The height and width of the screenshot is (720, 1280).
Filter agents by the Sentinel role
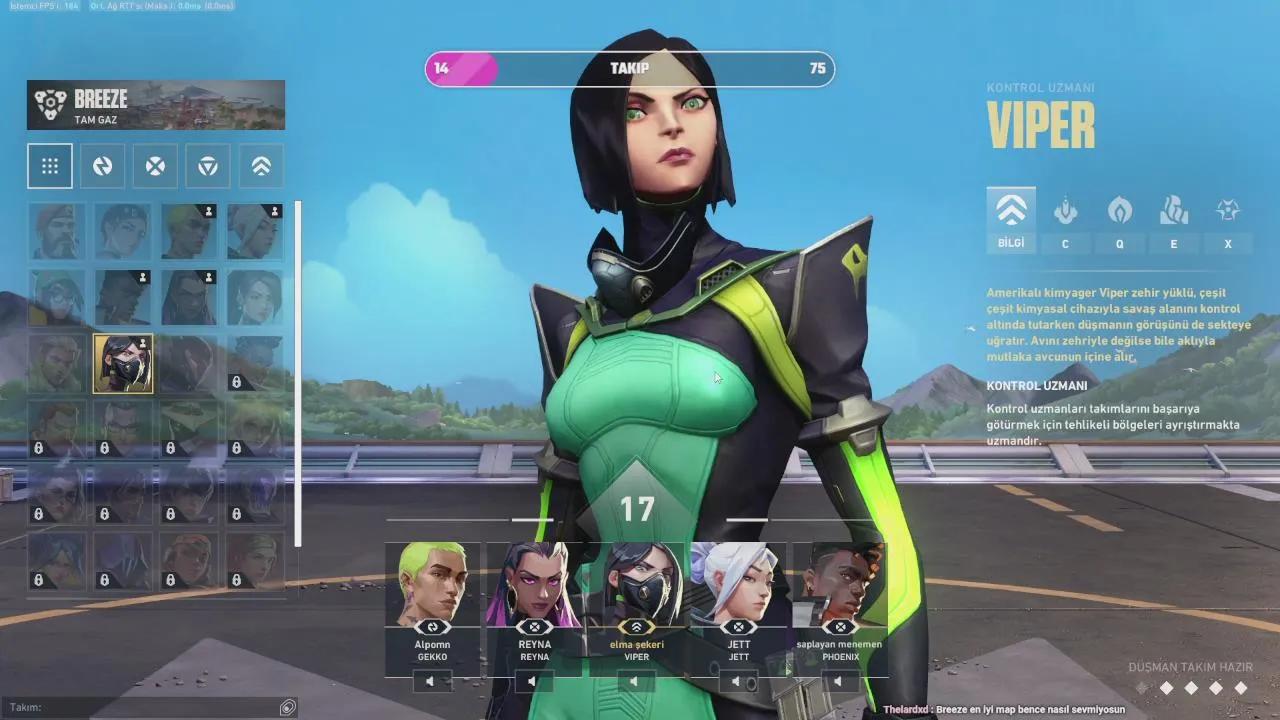(207, 165)
